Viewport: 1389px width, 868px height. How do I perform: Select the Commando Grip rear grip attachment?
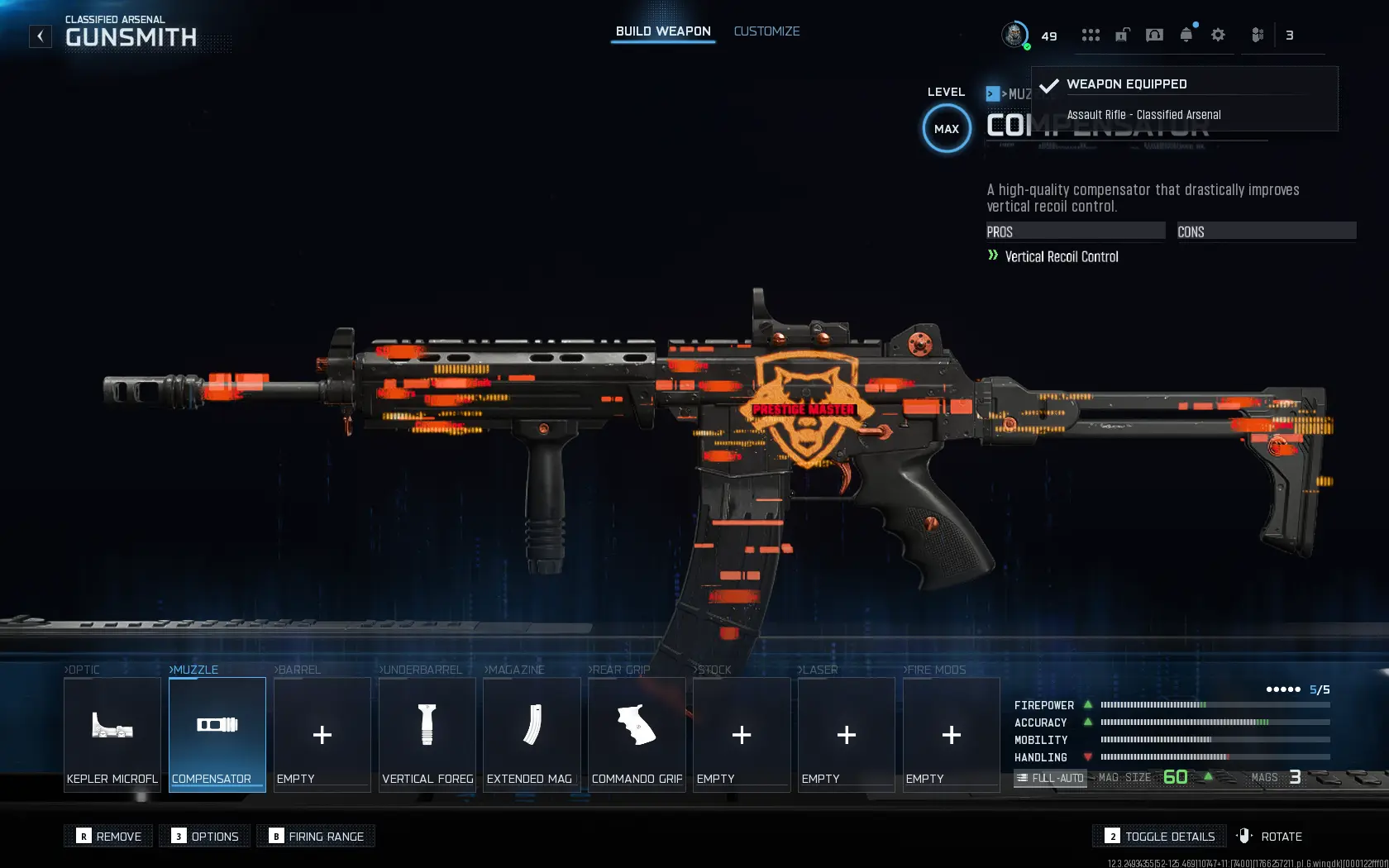click(637, 734)
